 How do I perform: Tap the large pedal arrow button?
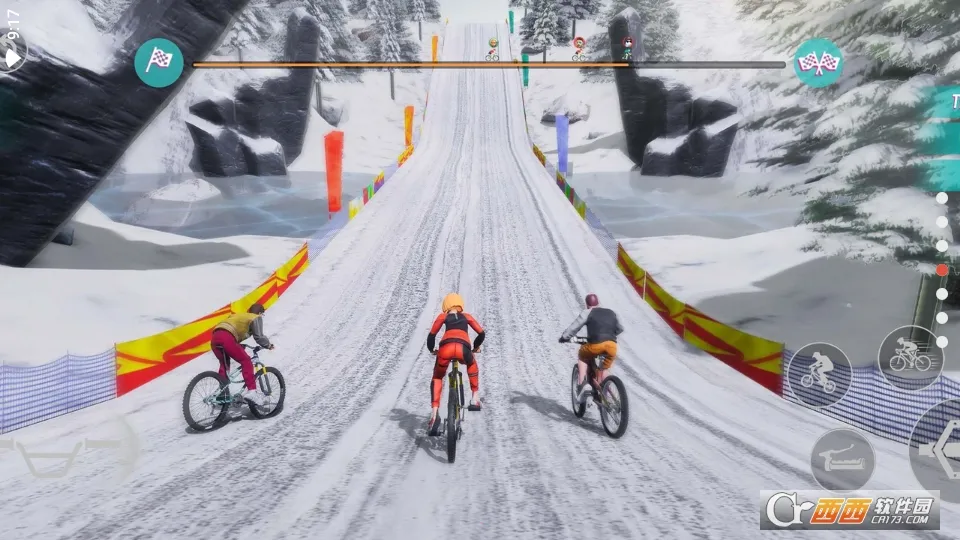[x=940, y=452]
